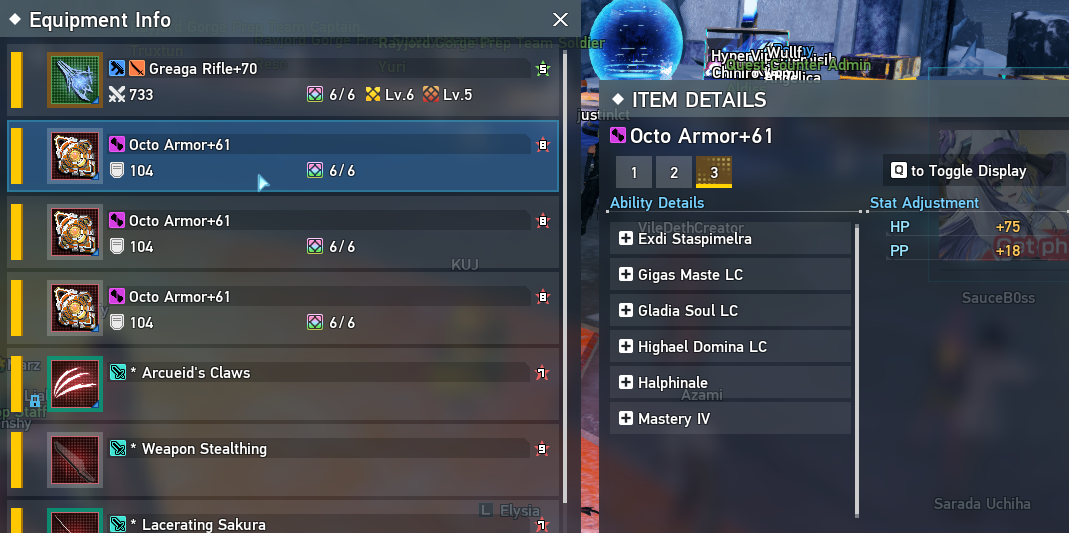Viewport: 1069px width, 533px height.
Task: Switch to item details tab 1
Action: (x=634, y=172)
